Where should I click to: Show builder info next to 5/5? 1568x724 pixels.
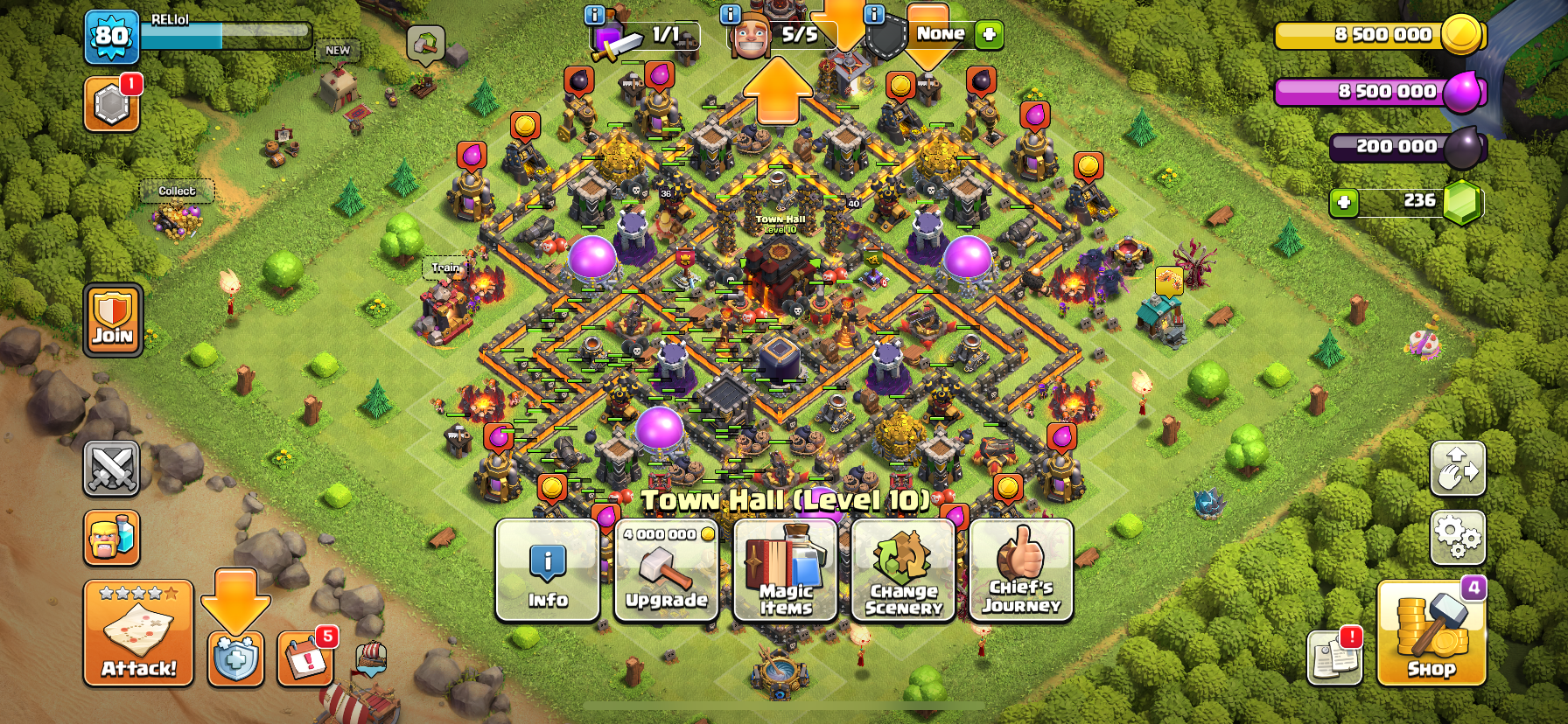(730, 15)
